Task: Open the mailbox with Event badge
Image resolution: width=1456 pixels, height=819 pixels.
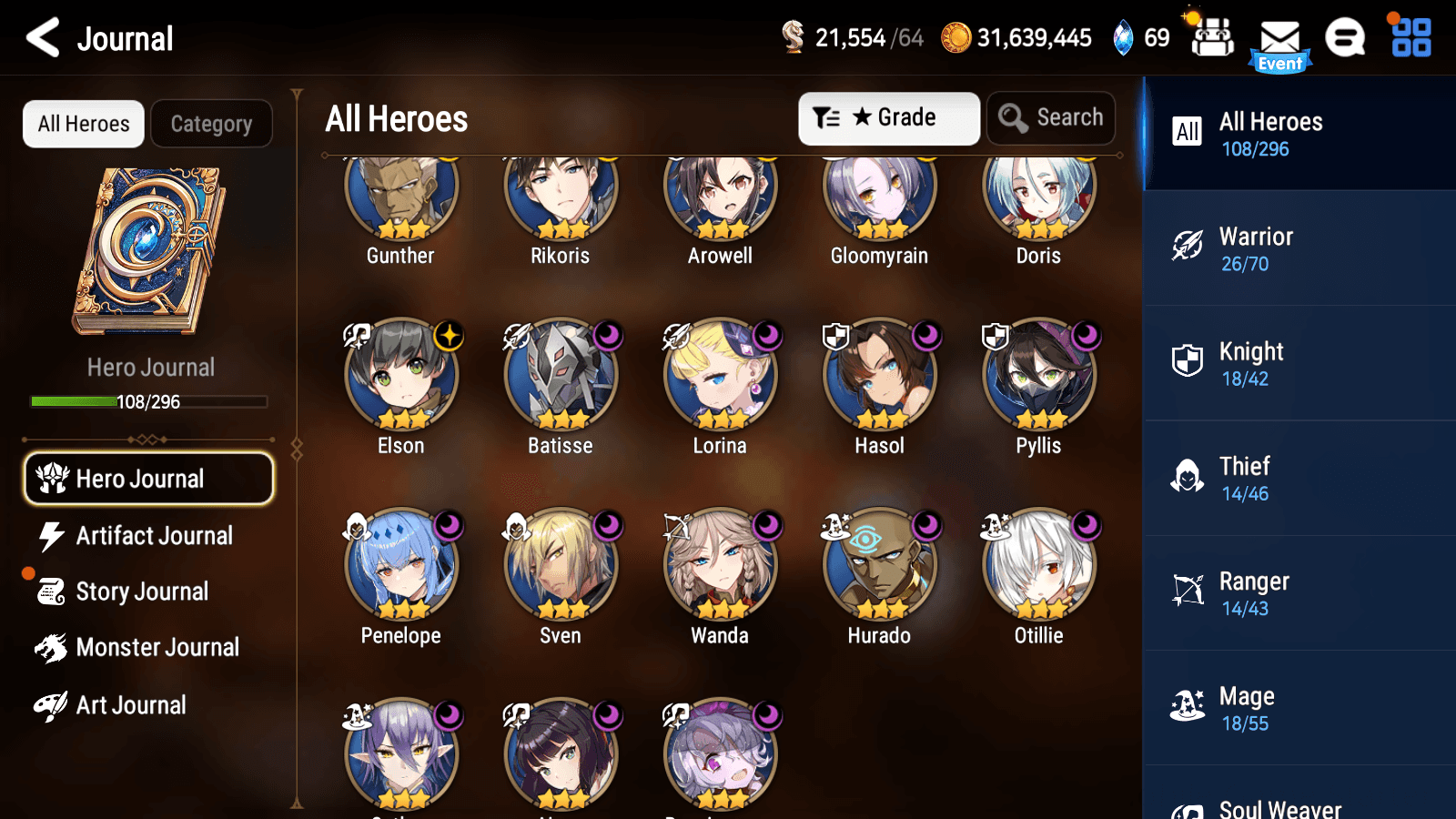Action: tap(1281, 38)
